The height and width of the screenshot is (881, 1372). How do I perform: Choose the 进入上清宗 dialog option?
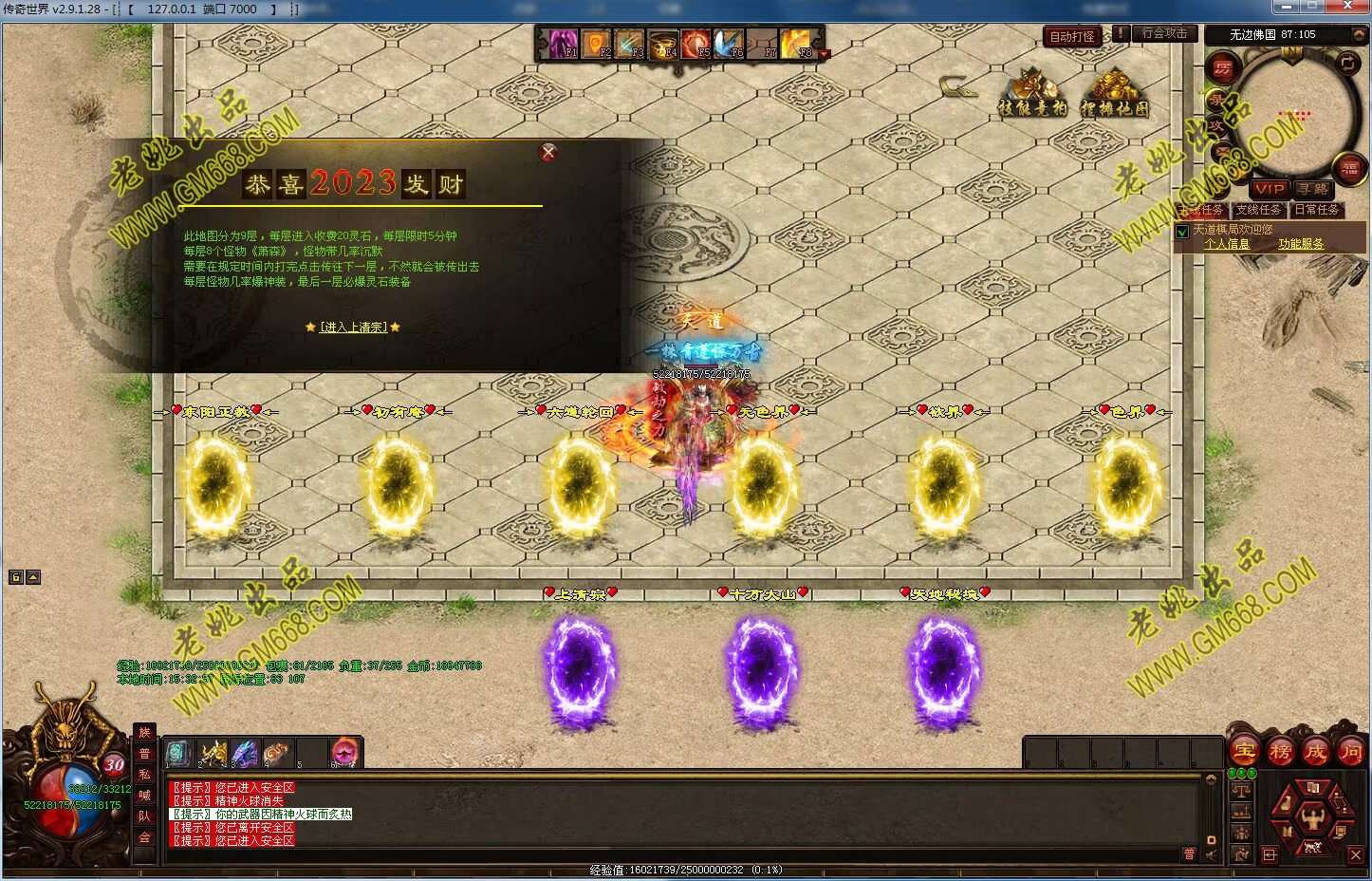point(353,328)
